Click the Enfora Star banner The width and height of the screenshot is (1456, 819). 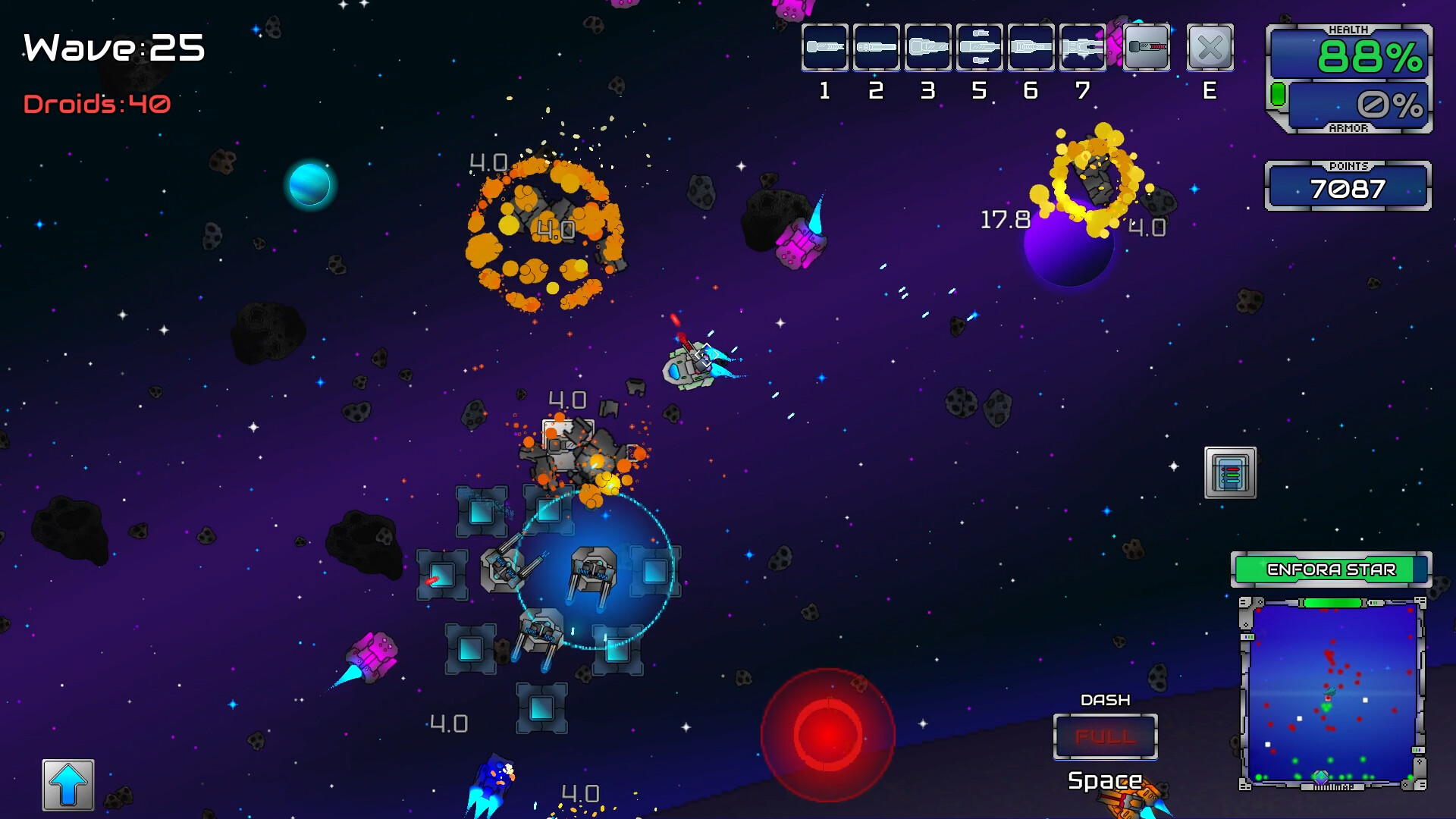coord(1331,570)
